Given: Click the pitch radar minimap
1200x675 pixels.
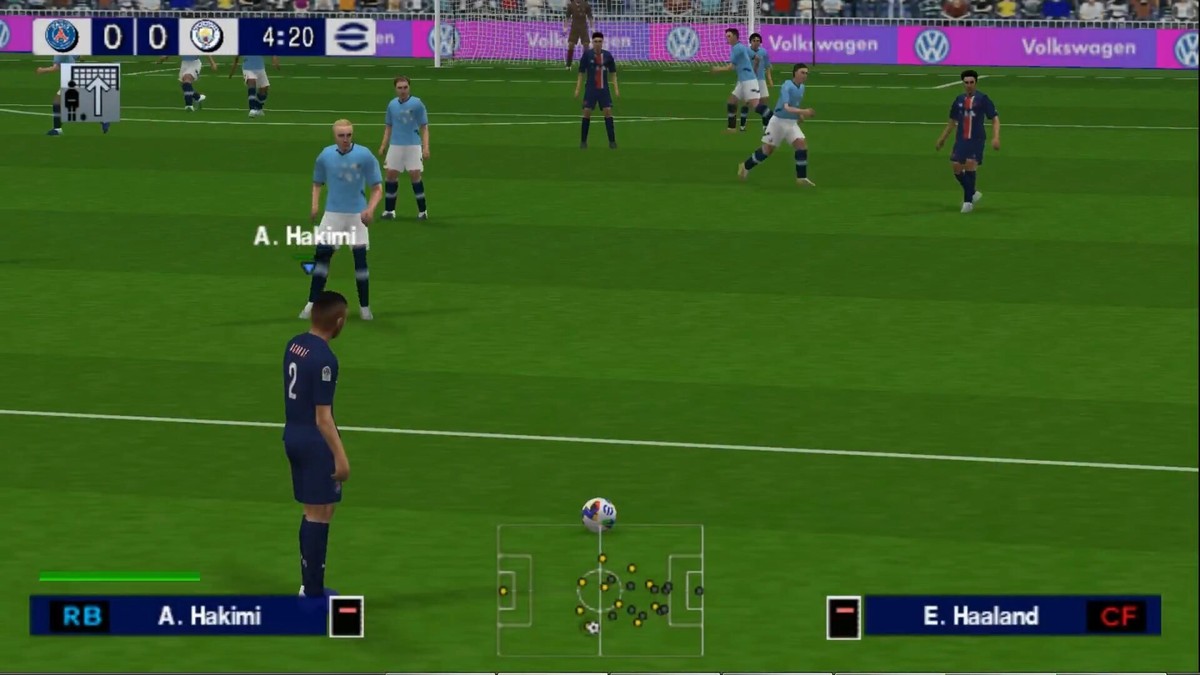Looking at the screenshot, I should point(600,590).
